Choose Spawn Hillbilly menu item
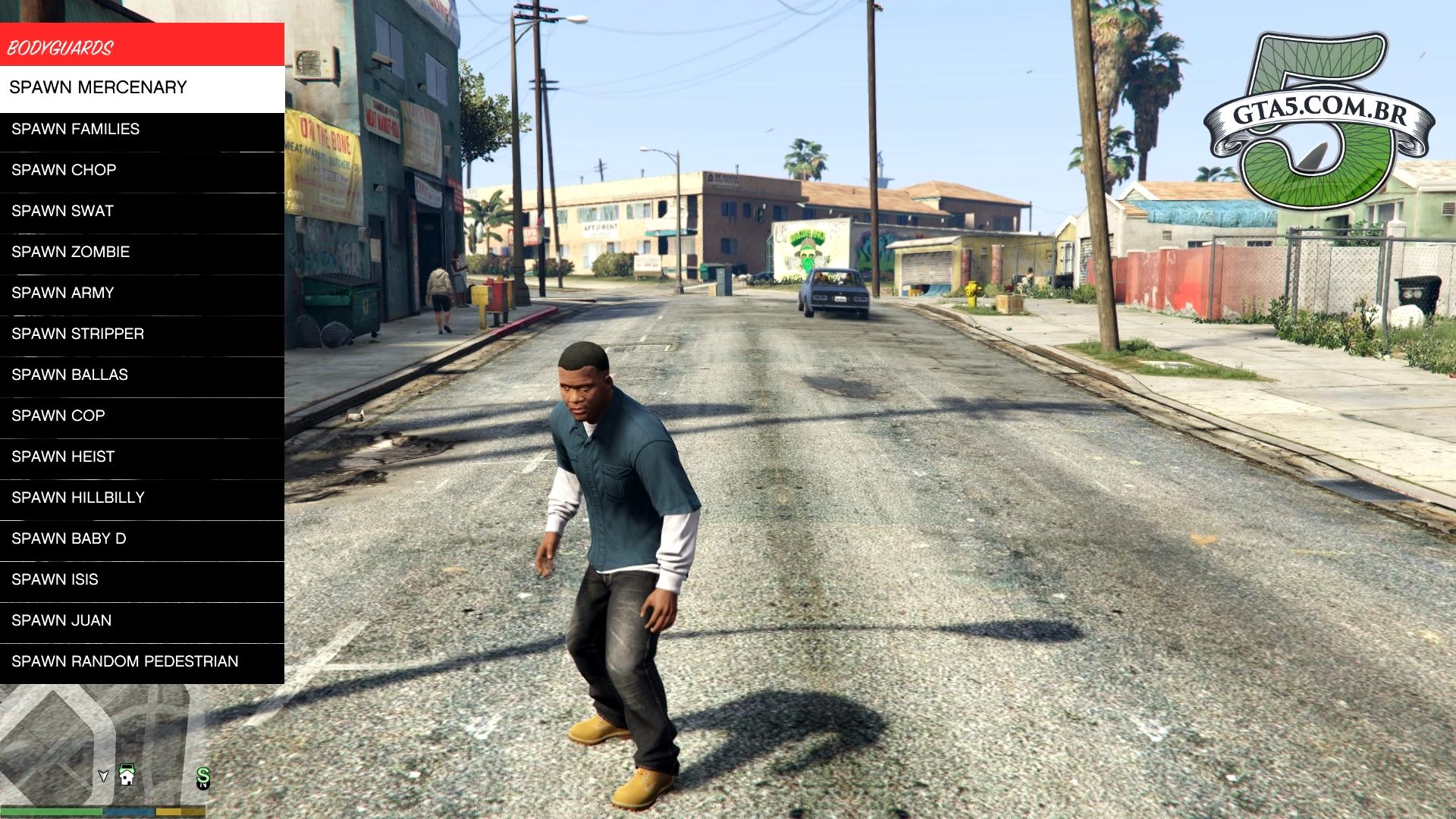1456x819 pixels. pos(142,497)
